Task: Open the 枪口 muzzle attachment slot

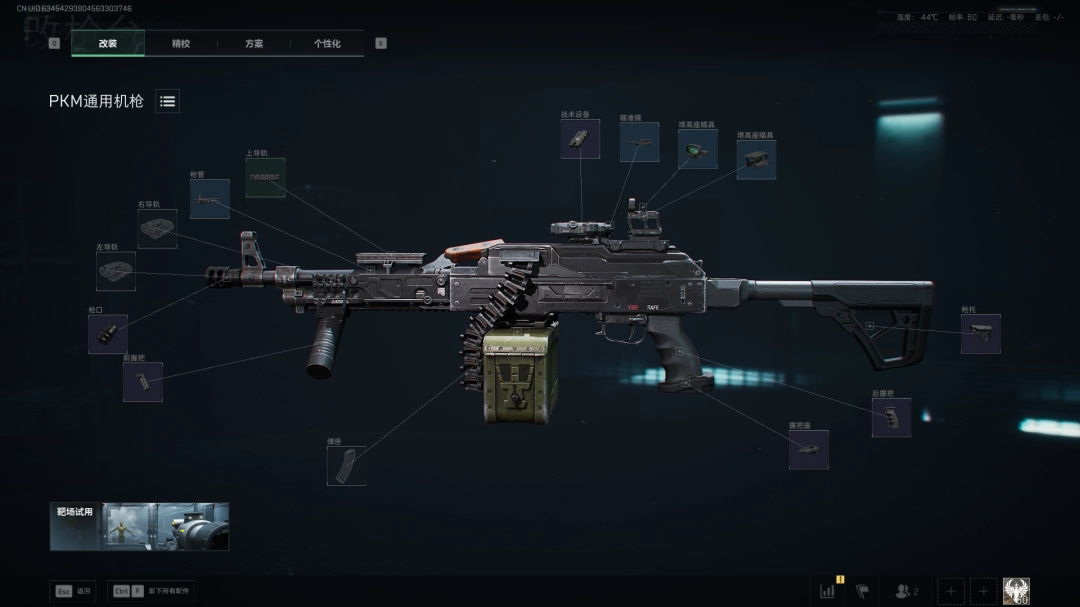Action: point(108,334)
